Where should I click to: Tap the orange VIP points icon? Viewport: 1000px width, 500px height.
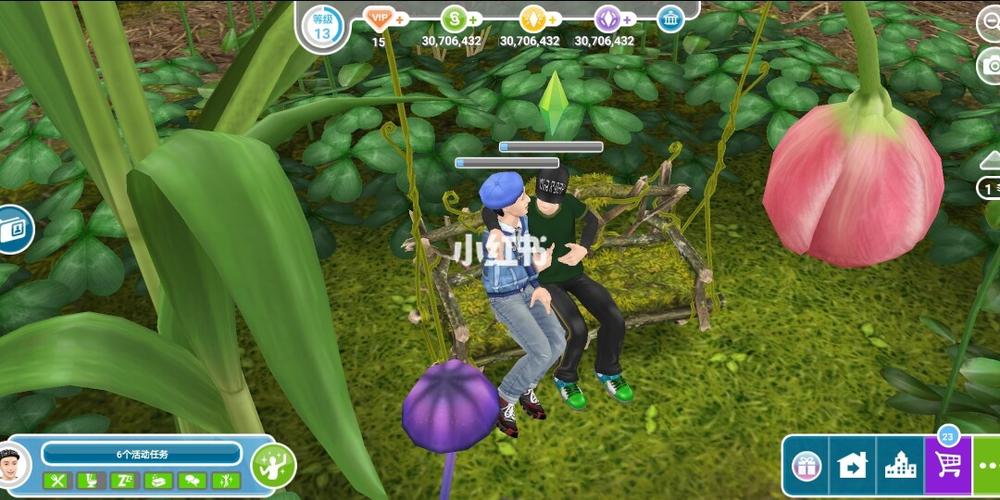point(379,18)
